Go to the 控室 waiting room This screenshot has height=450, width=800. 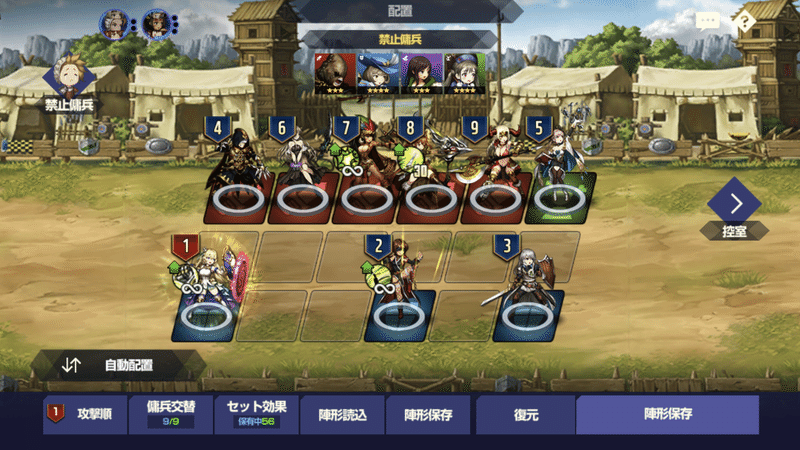(x=735, y=212)
